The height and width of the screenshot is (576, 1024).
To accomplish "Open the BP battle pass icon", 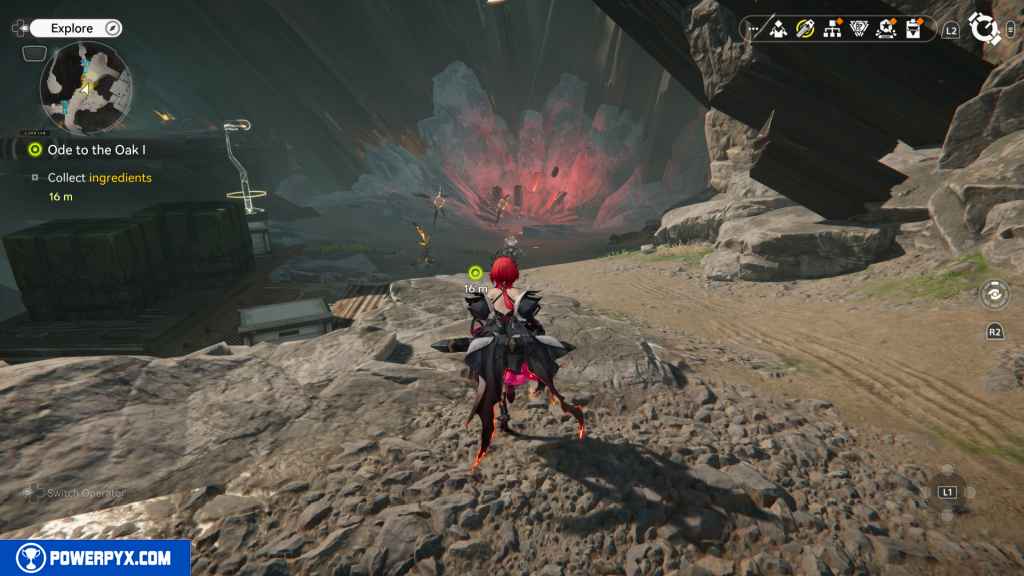I will [859, 29].
